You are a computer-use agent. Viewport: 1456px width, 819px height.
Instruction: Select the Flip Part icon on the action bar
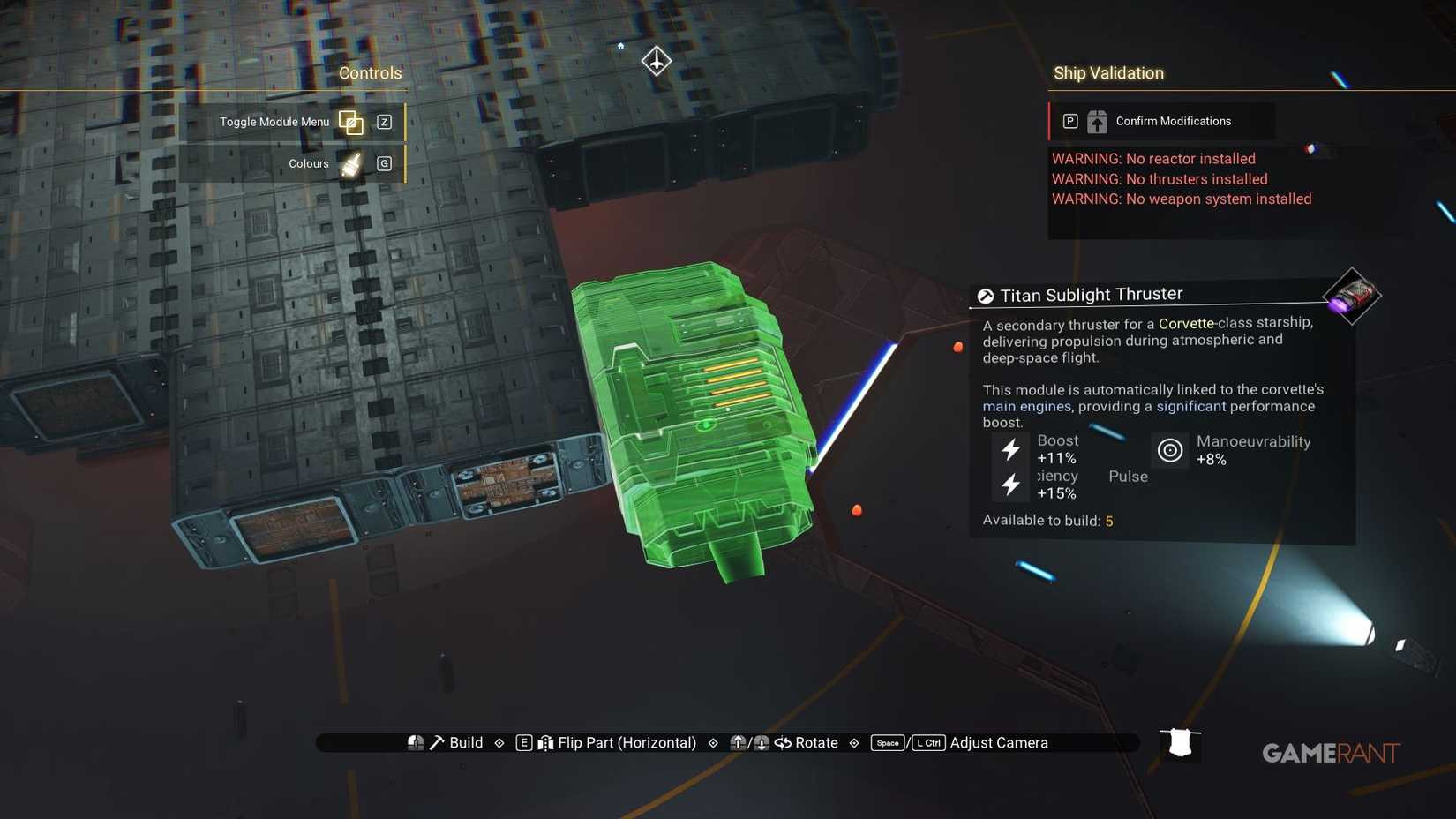[547, 742]
